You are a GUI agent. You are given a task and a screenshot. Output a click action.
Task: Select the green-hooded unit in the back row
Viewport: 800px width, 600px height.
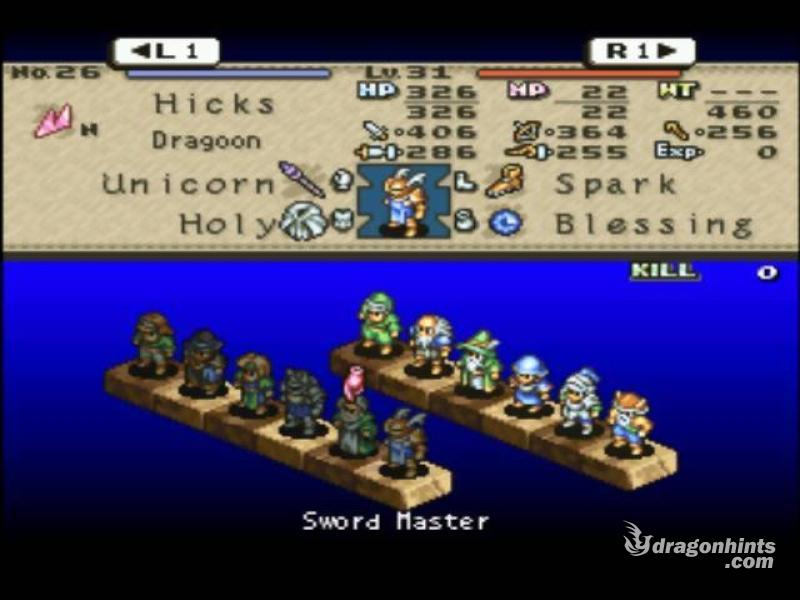[379, 323]
